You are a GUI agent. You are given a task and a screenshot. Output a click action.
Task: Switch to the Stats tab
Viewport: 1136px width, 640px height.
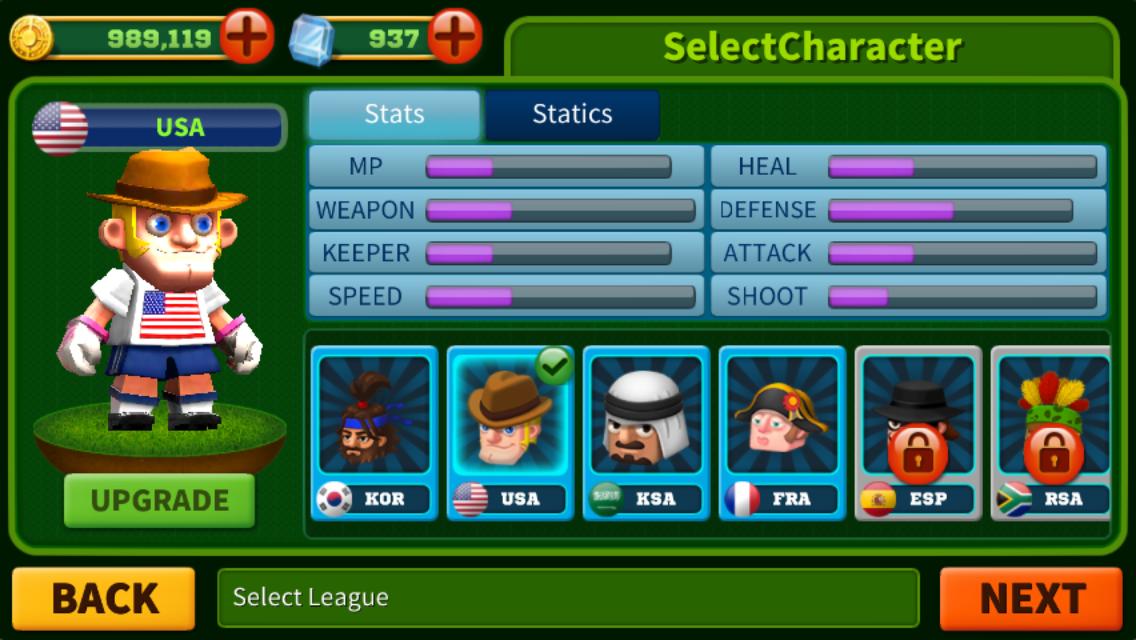click(x=394, y=114)
